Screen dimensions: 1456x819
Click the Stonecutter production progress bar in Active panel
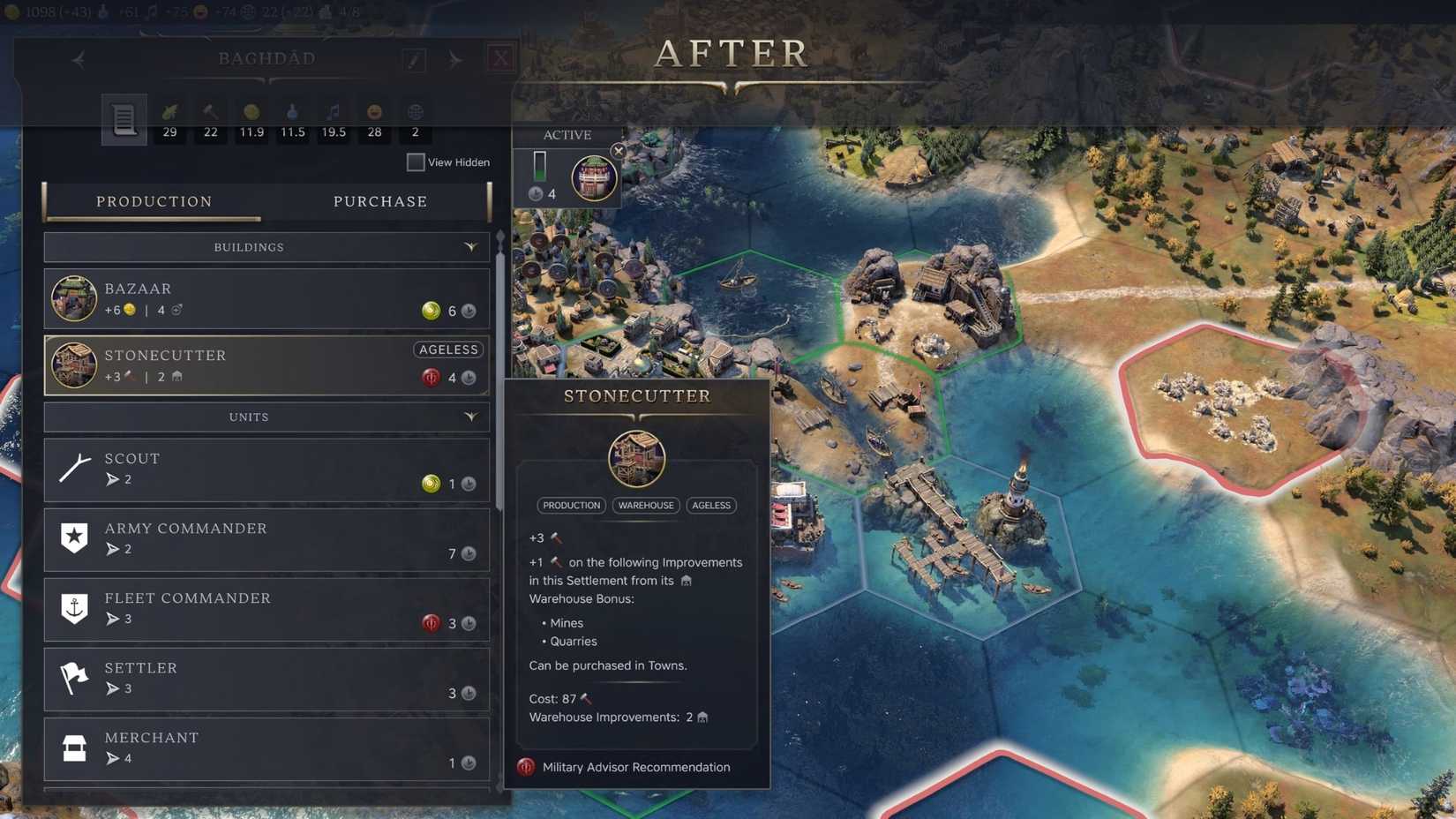click(x=539, y=163)
